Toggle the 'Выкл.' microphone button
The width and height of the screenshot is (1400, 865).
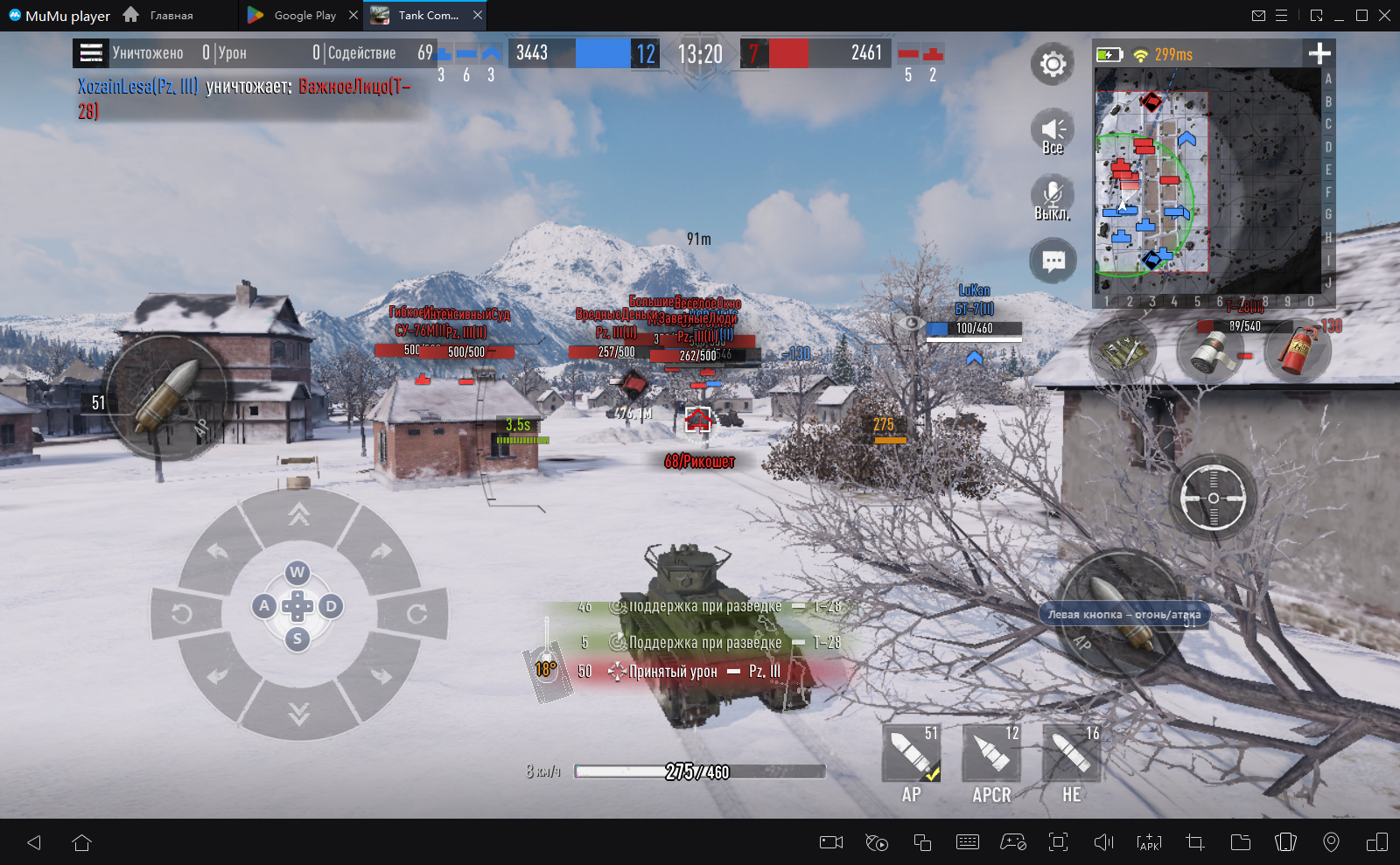[1053, 198]
